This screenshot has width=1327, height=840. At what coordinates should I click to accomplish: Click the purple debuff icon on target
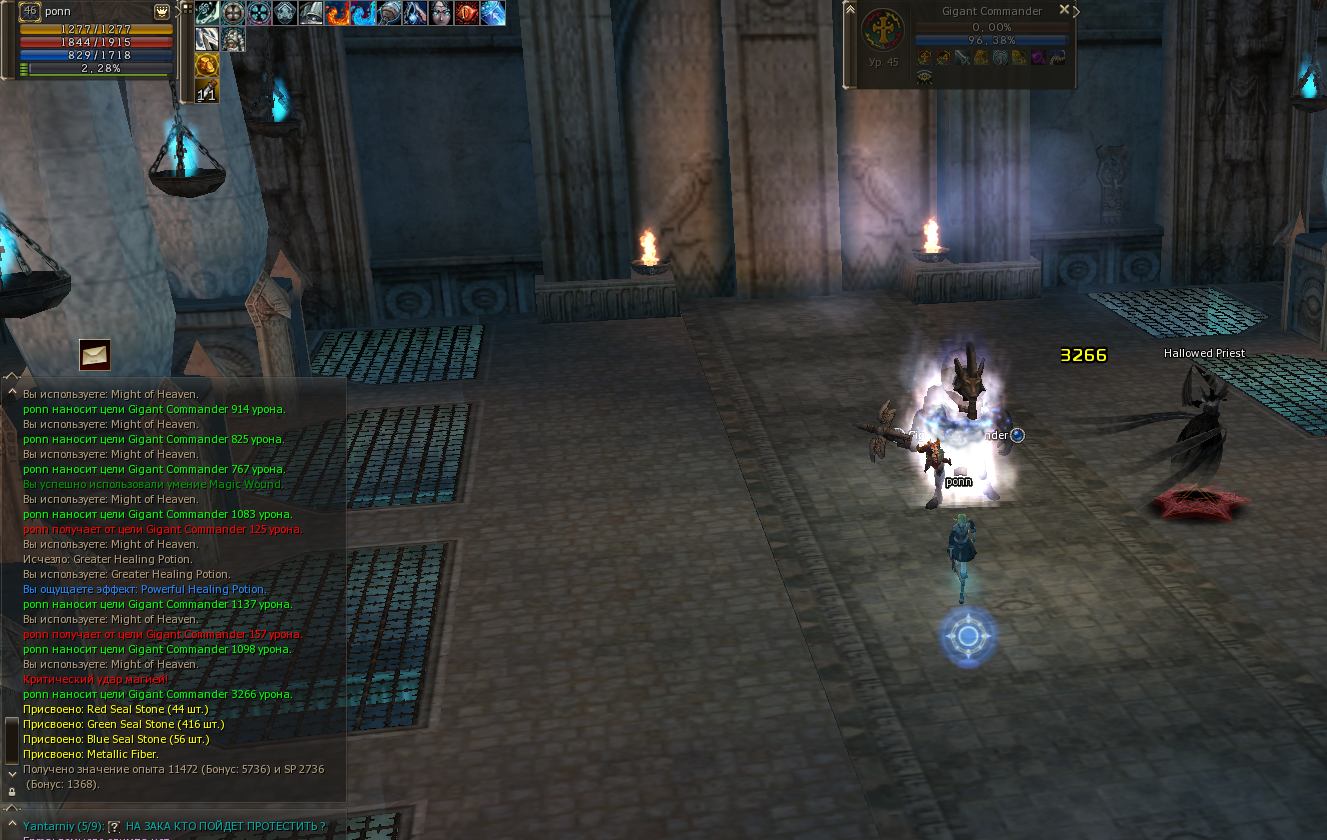pos(1038,58)
